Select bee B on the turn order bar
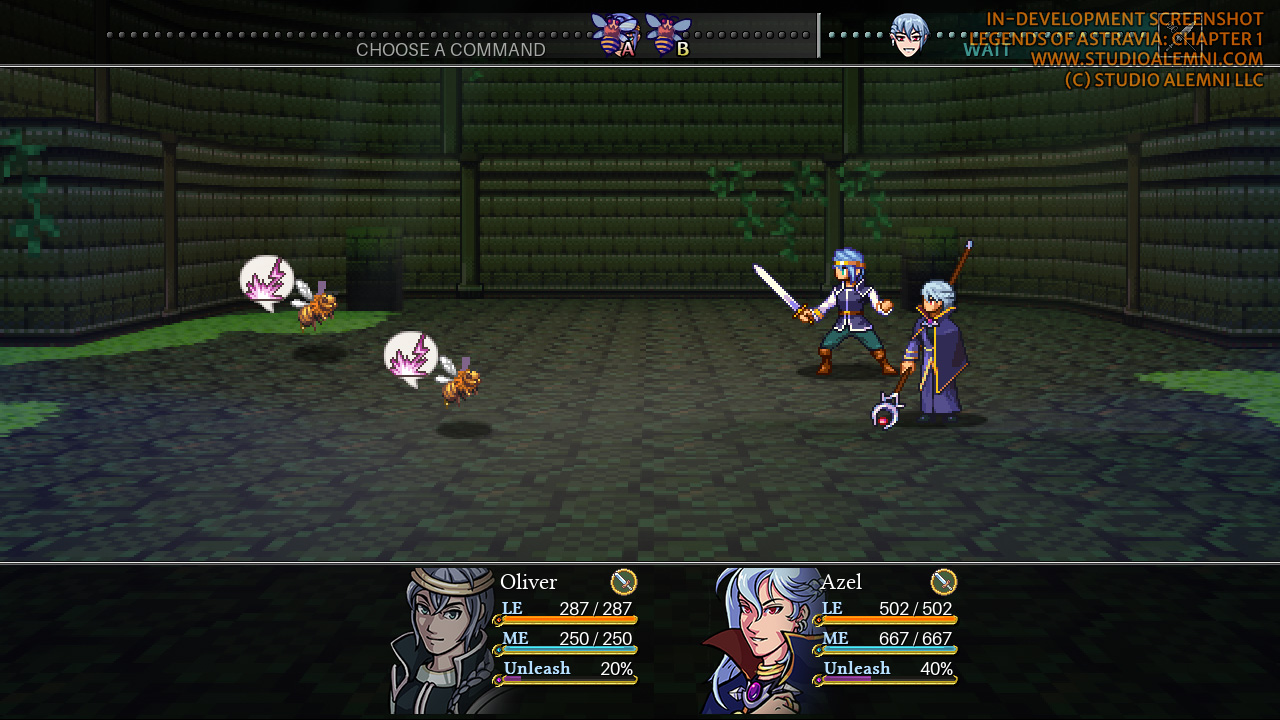Screen dimensions: 1280x720 pos(668,35)
